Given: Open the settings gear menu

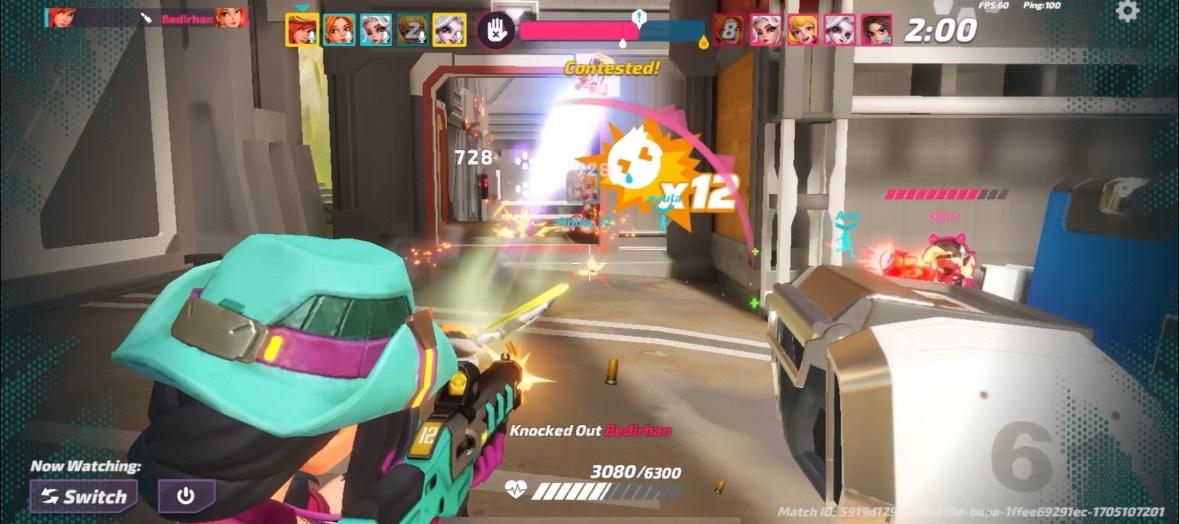Looking at the screenshot, I should click(x=1127, y=12).
